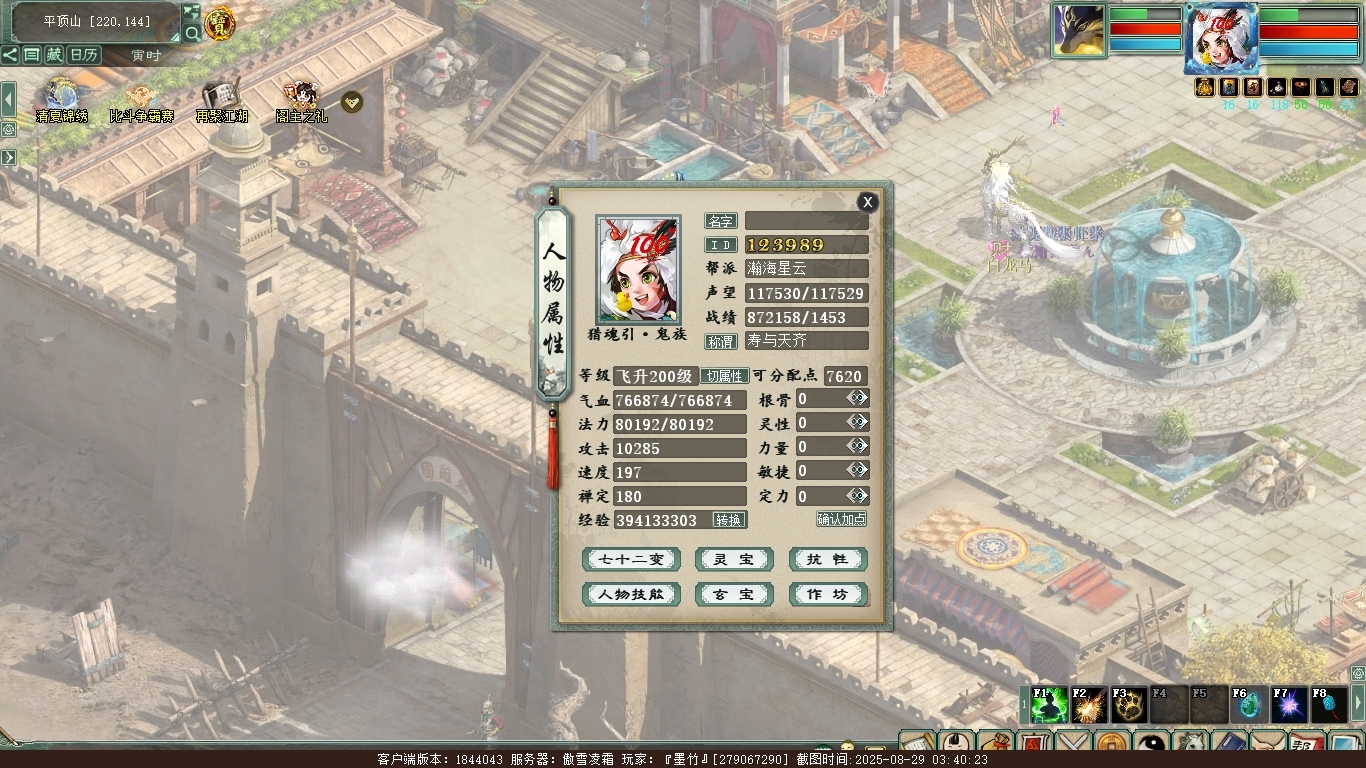Open the 清夏锦绣 event icon
Image resolution: width=1366 pixels, height=768 pixels.
click(x=61, y=98)
